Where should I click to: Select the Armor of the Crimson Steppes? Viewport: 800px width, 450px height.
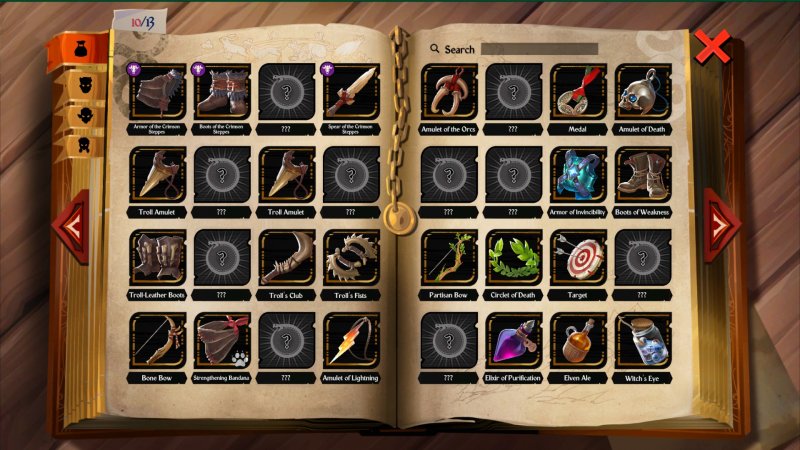pos(157,92)
